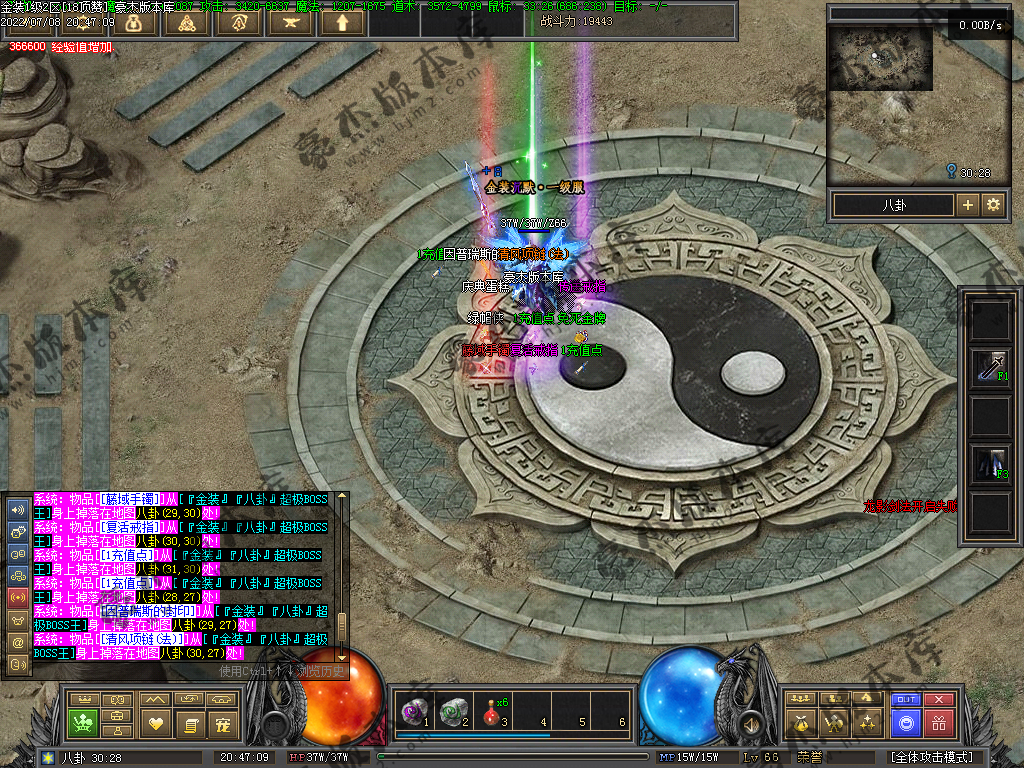Open the anvil forging button
Image resolution: width=1024 pixels, height=768 pixels.
pyautogui.click(x=290, y=21)
